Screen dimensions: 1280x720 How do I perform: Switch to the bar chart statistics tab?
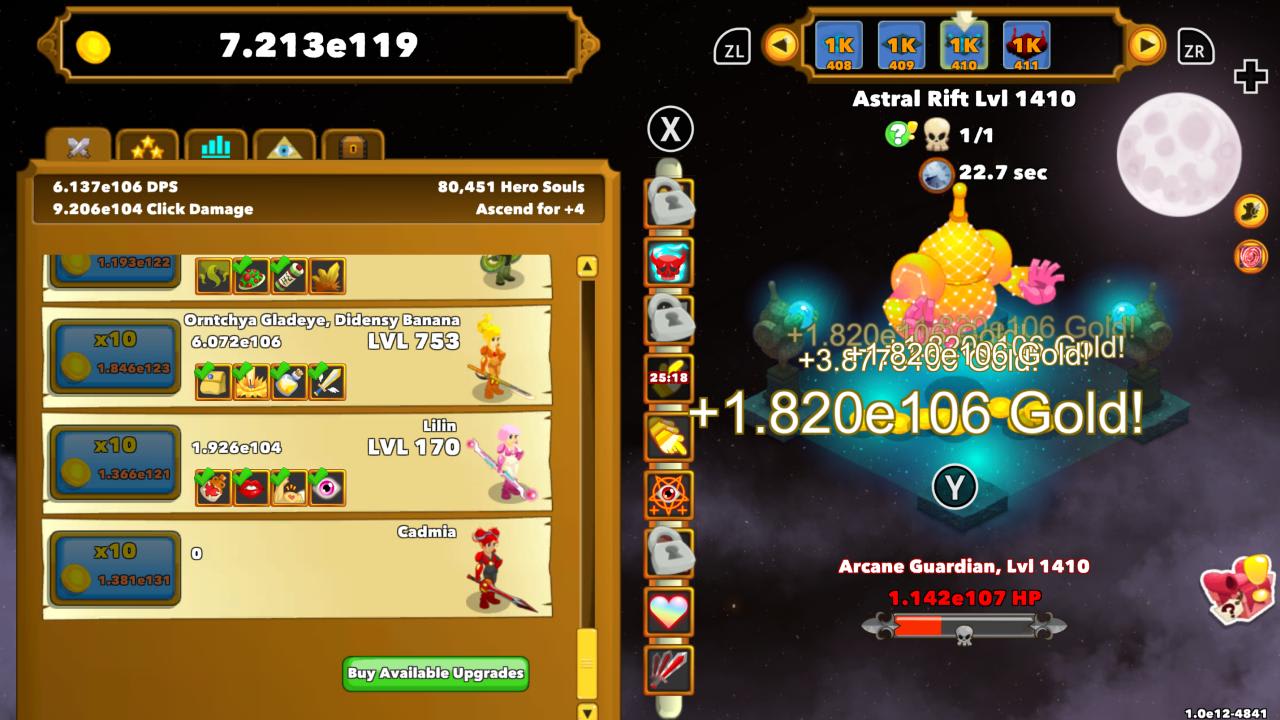click(x=215, y=146)
